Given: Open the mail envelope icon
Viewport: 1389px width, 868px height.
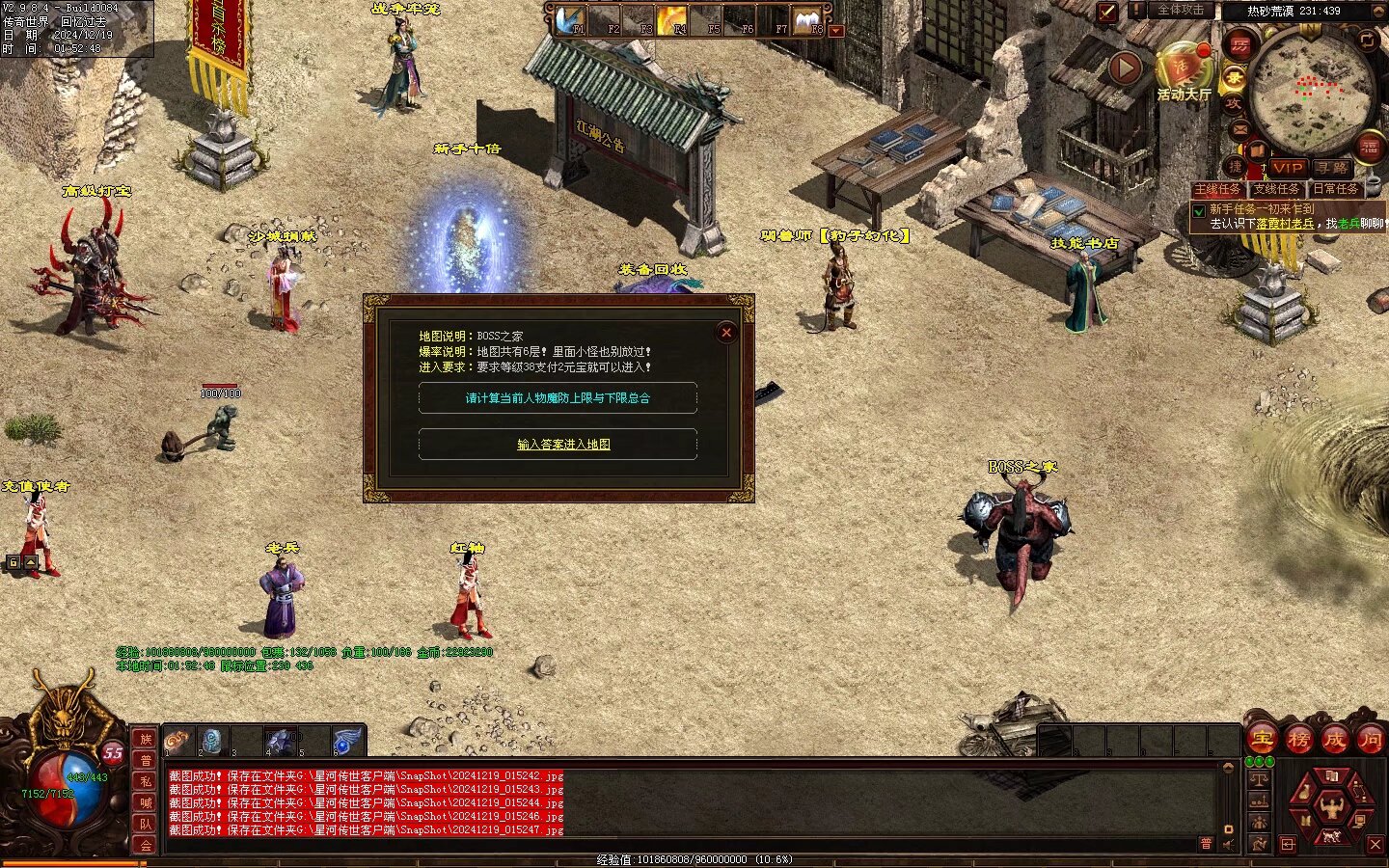Looking at the screenshot, I should [x=1240, y=129].
